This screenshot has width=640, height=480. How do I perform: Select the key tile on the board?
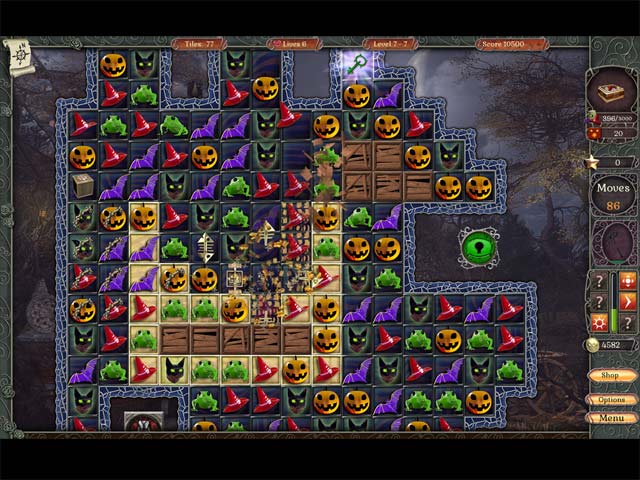pyautogui.click(x=358, y=65)
